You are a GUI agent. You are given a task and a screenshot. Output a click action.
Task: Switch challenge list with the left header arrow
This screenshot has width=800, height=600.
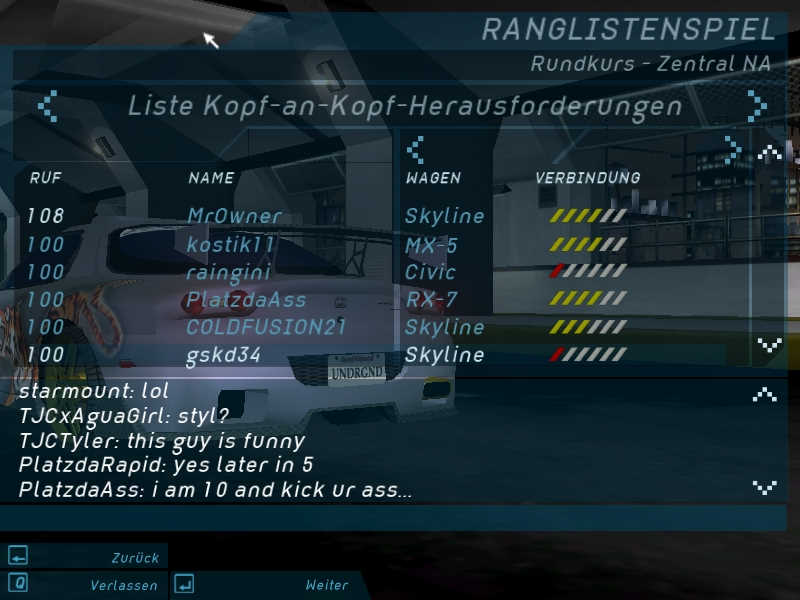[47, 105]
